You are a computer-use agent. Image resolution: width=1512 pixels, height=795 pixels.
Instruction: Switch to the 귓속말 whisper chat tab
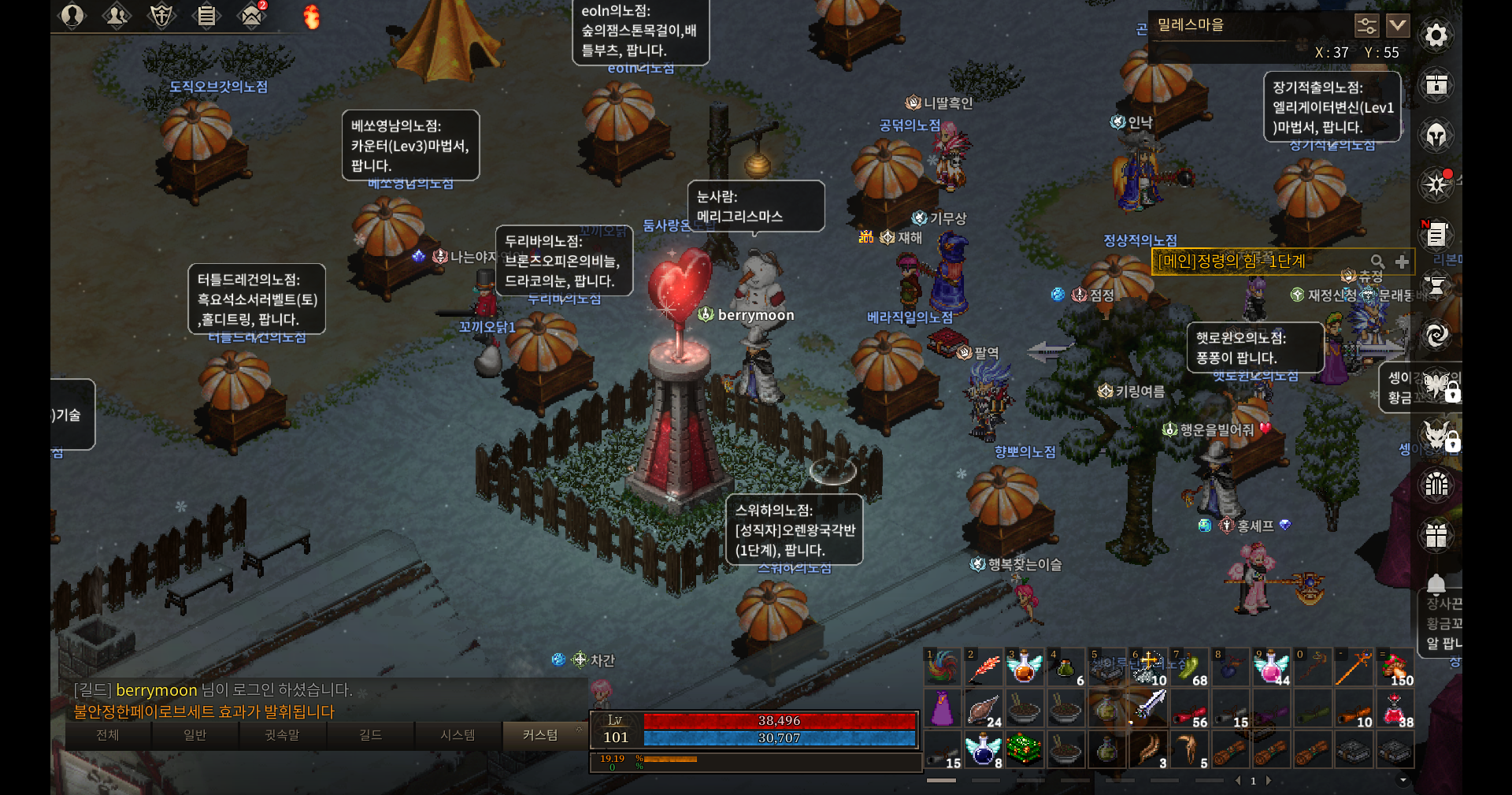[x=282, y=735]
